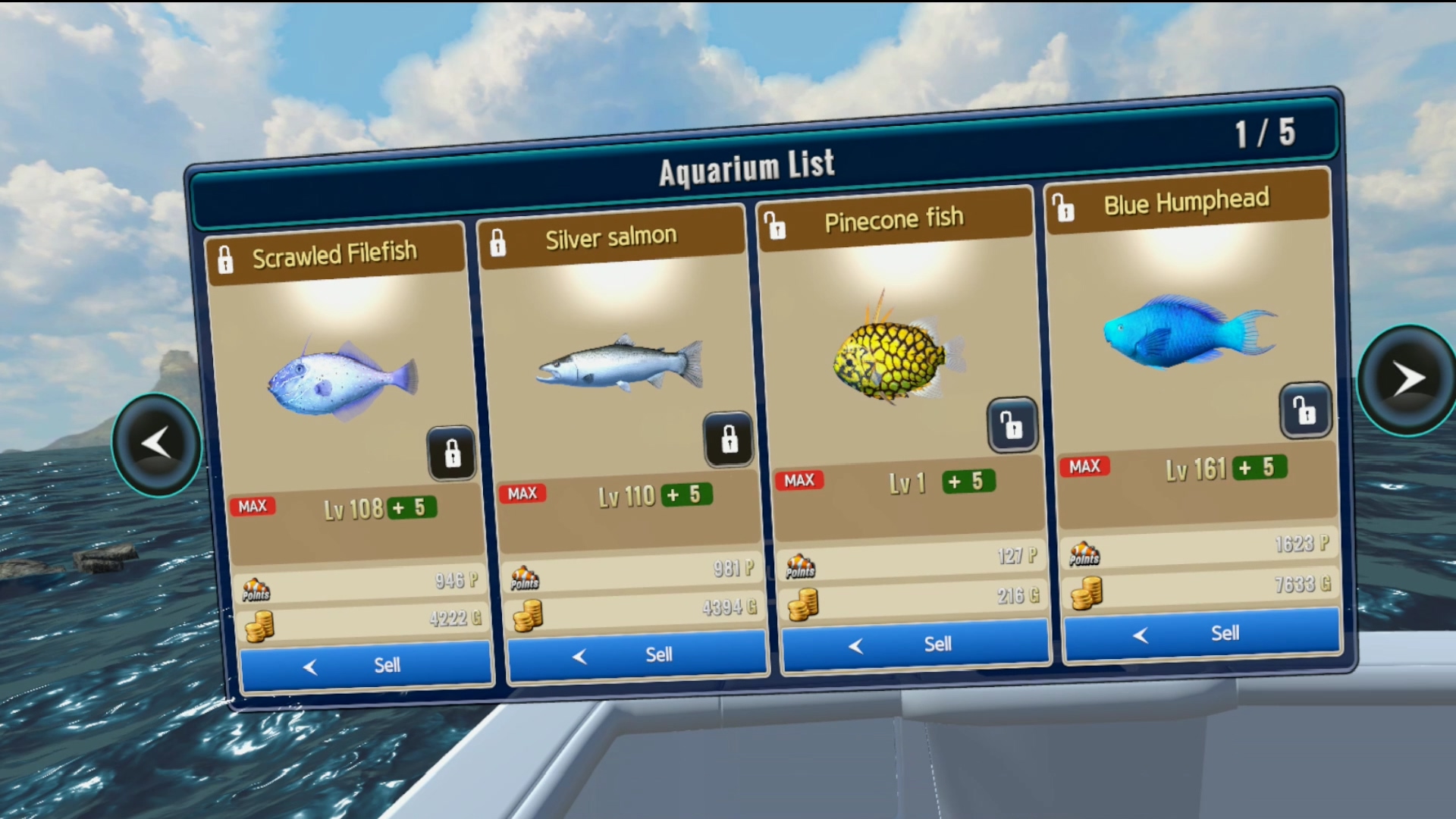Toggle the small lock beside Silver salmon title
The image size is (1456, 819).
coord(498,244)
